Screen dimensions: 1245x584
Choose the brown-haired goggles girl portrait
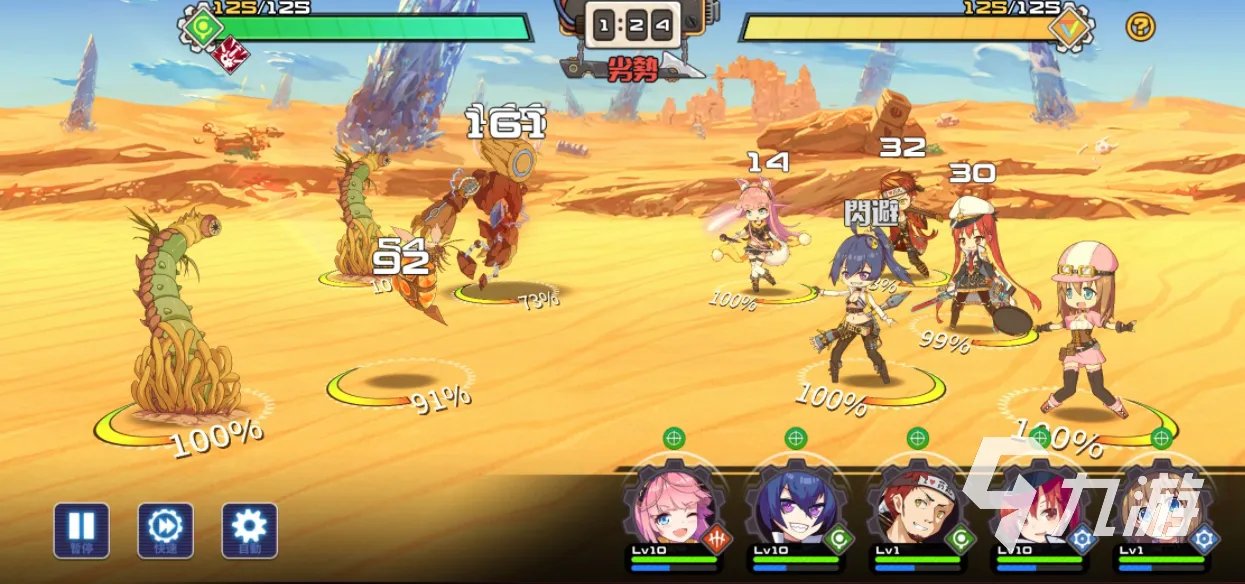tap(1160, 505)
